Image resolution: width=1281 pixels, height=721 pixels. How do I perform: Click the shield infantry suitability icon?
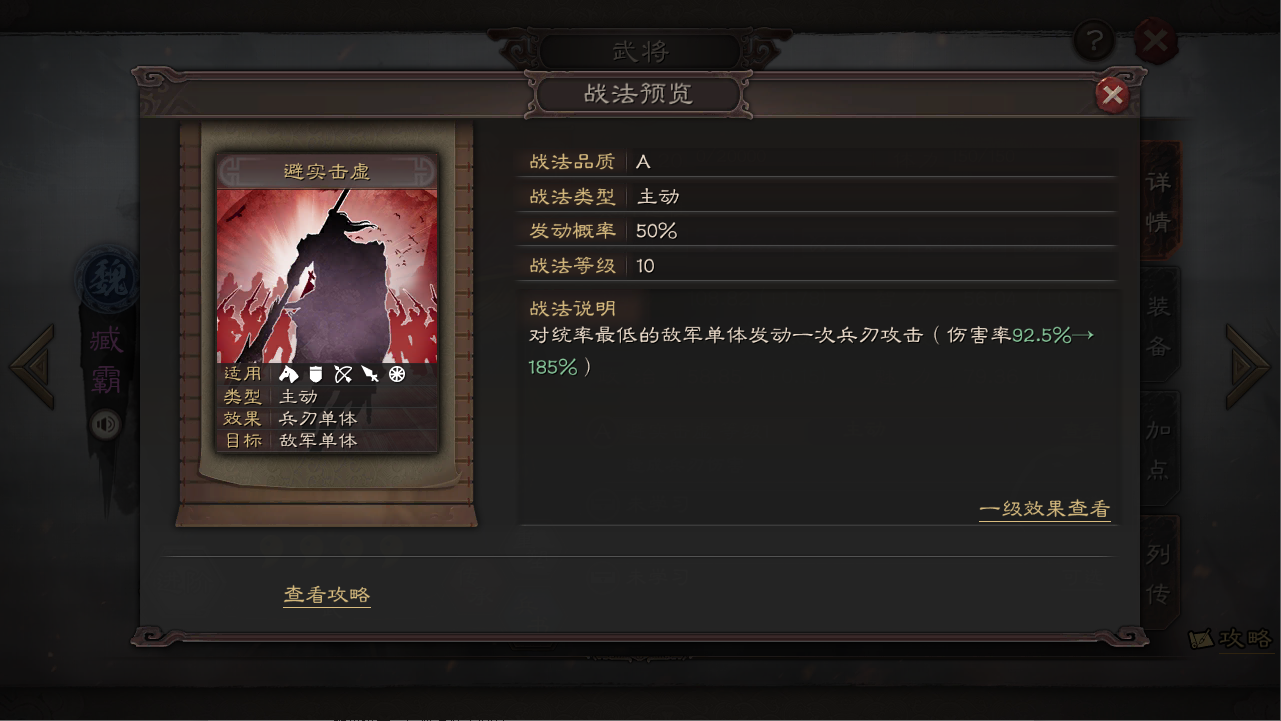click(316, 375)
